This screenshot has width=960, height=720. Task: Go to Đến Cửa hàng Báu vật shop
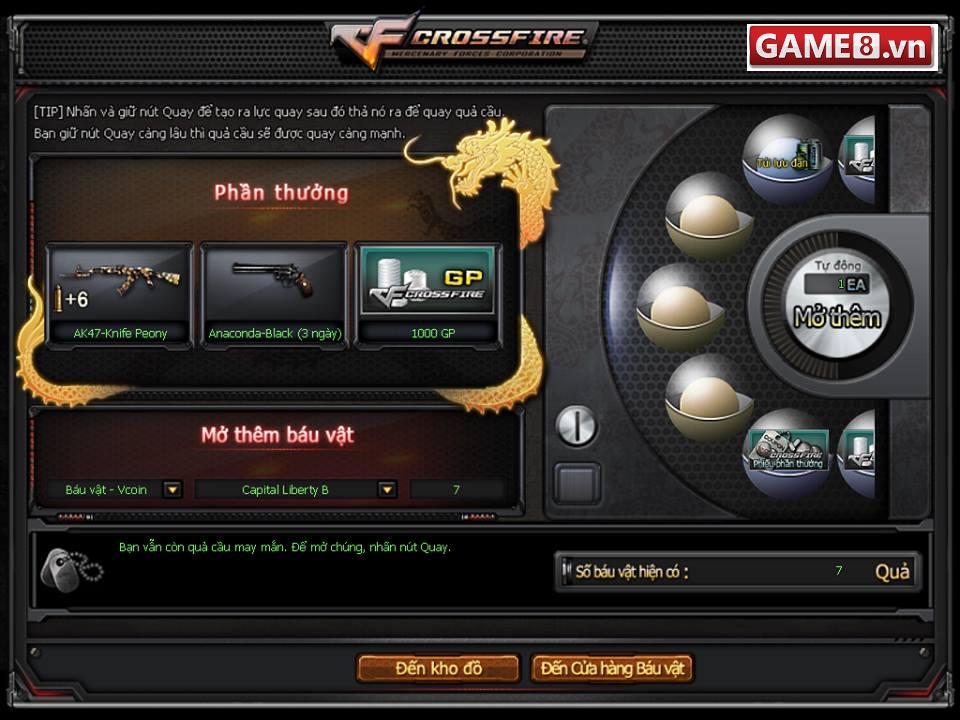click(612, 668)
